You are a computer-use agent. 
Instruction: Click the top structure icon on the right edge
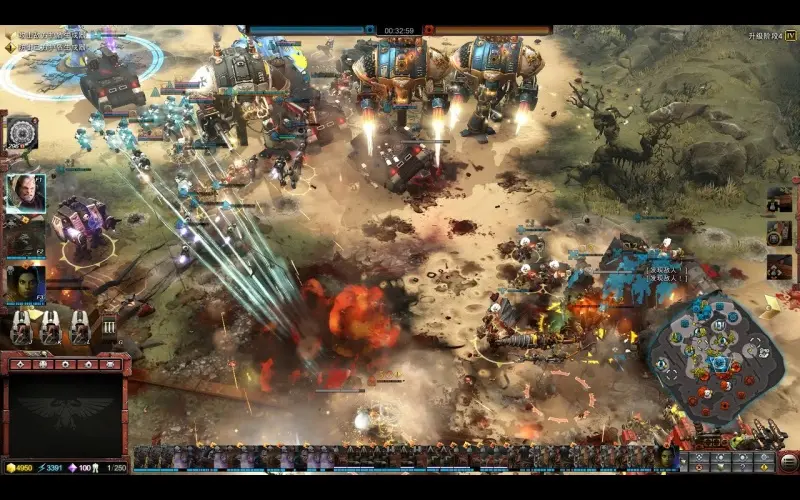click(779, 199)
